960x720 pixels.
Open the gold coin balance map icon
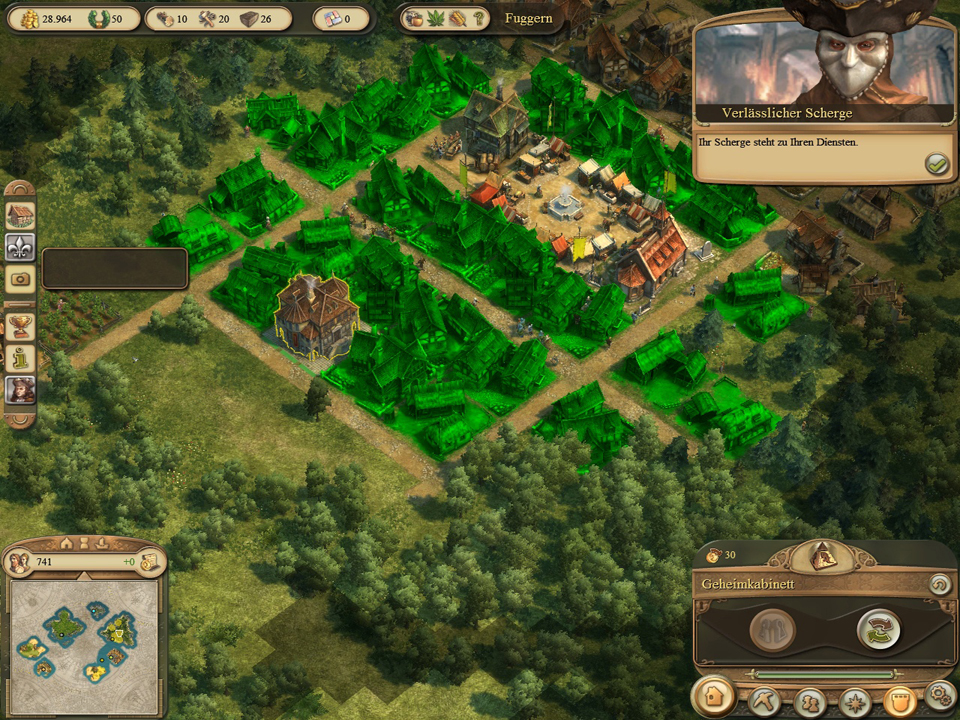[152, 562]
